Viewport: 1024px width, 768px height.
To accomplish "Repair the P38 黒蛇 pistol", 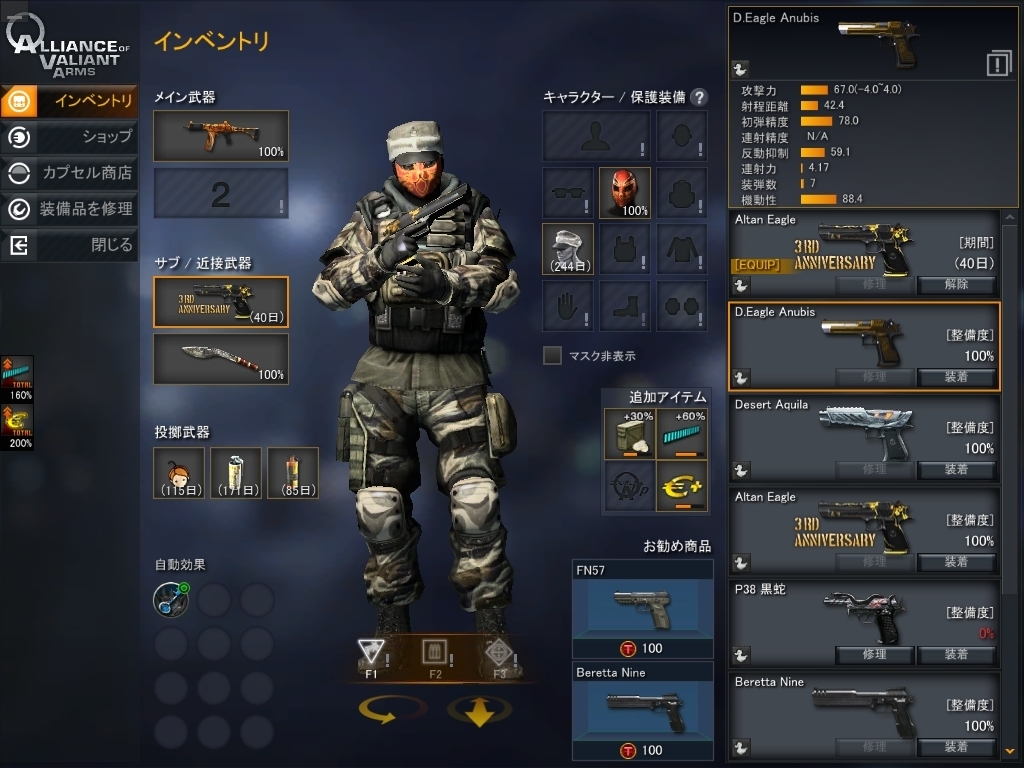I will point(874,654).
